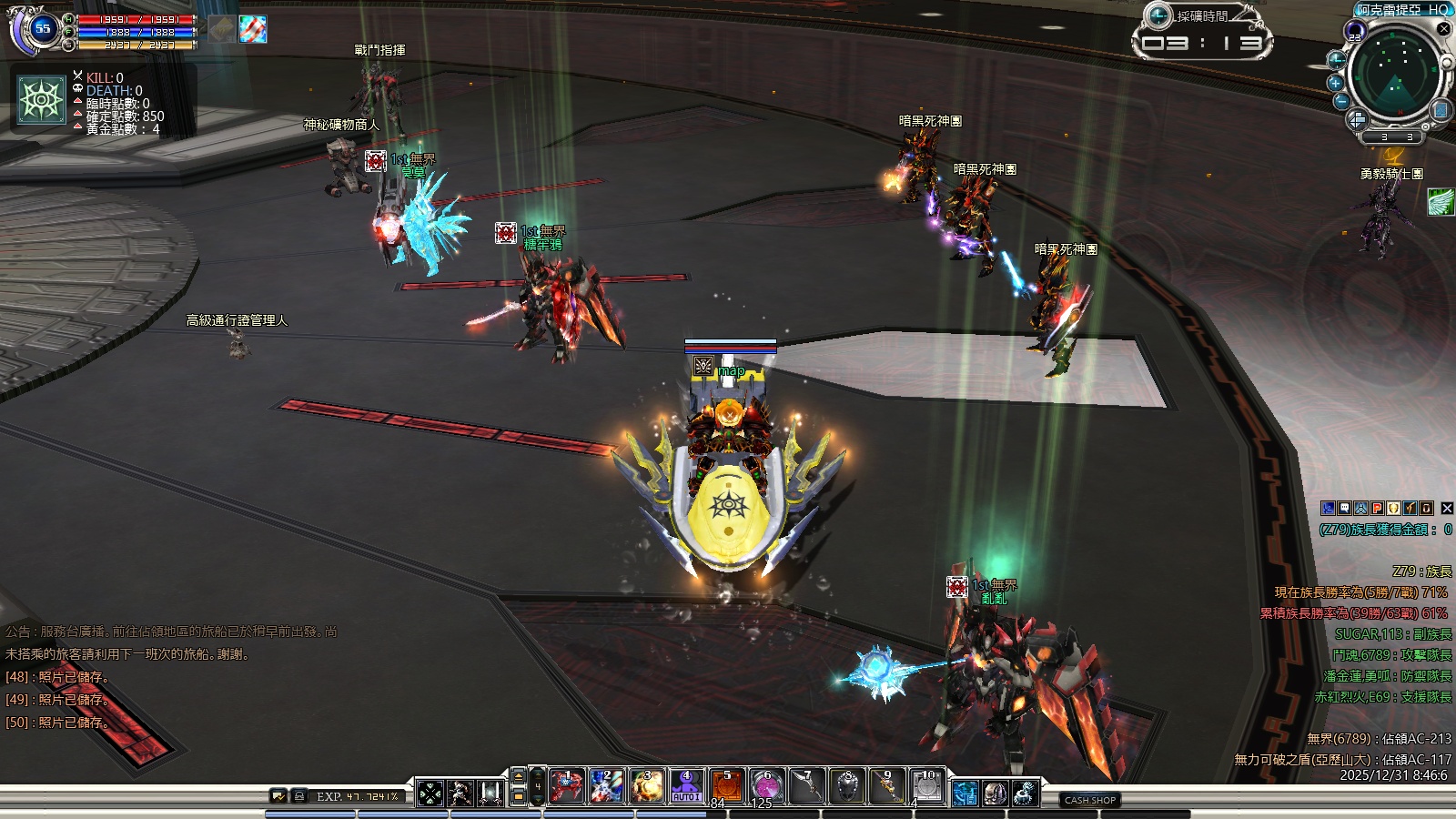
Task: Click the spider emblem icon beside kill stats
Action: point(42,99)
